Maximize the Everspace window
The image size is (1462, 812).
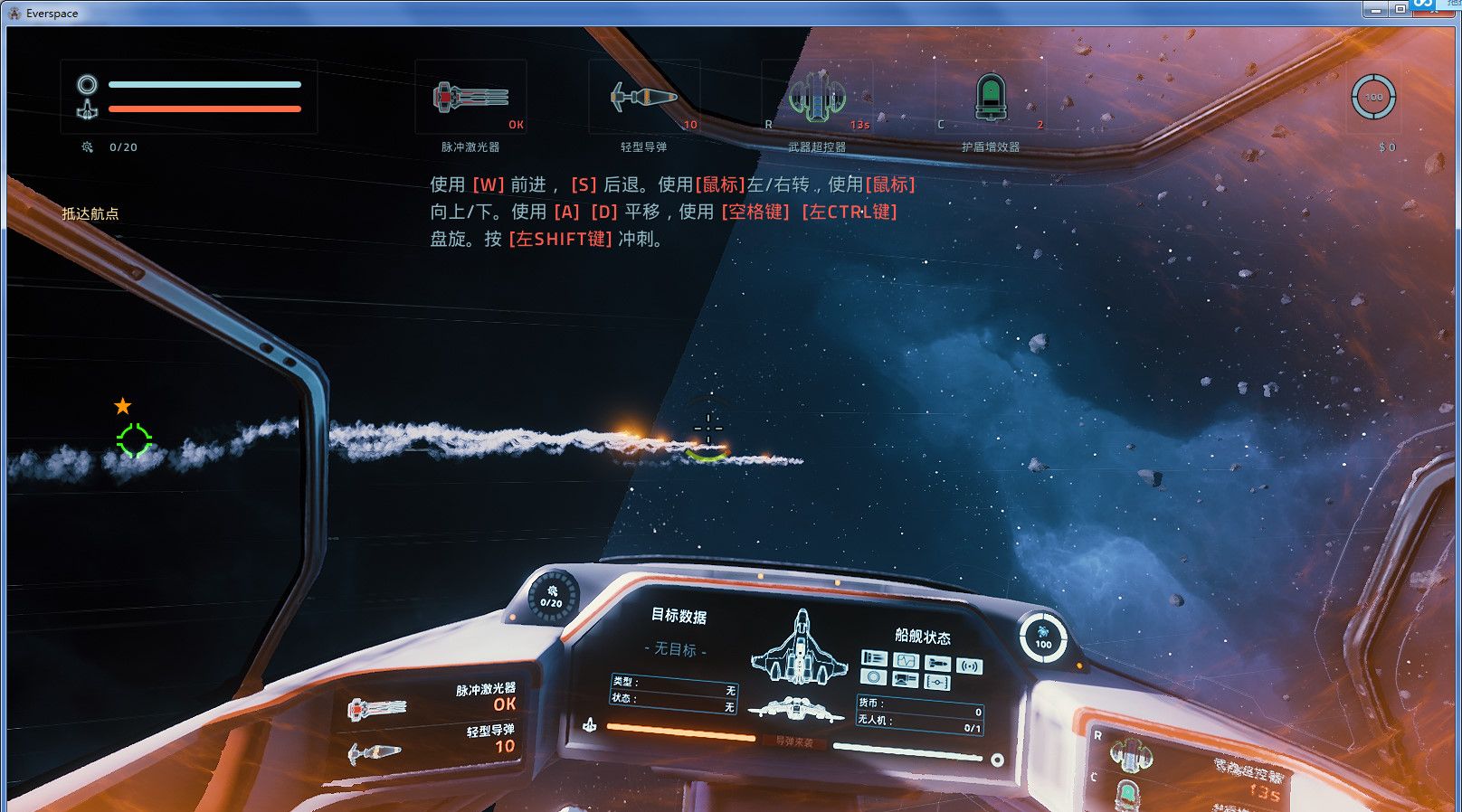pos(1400,9)
